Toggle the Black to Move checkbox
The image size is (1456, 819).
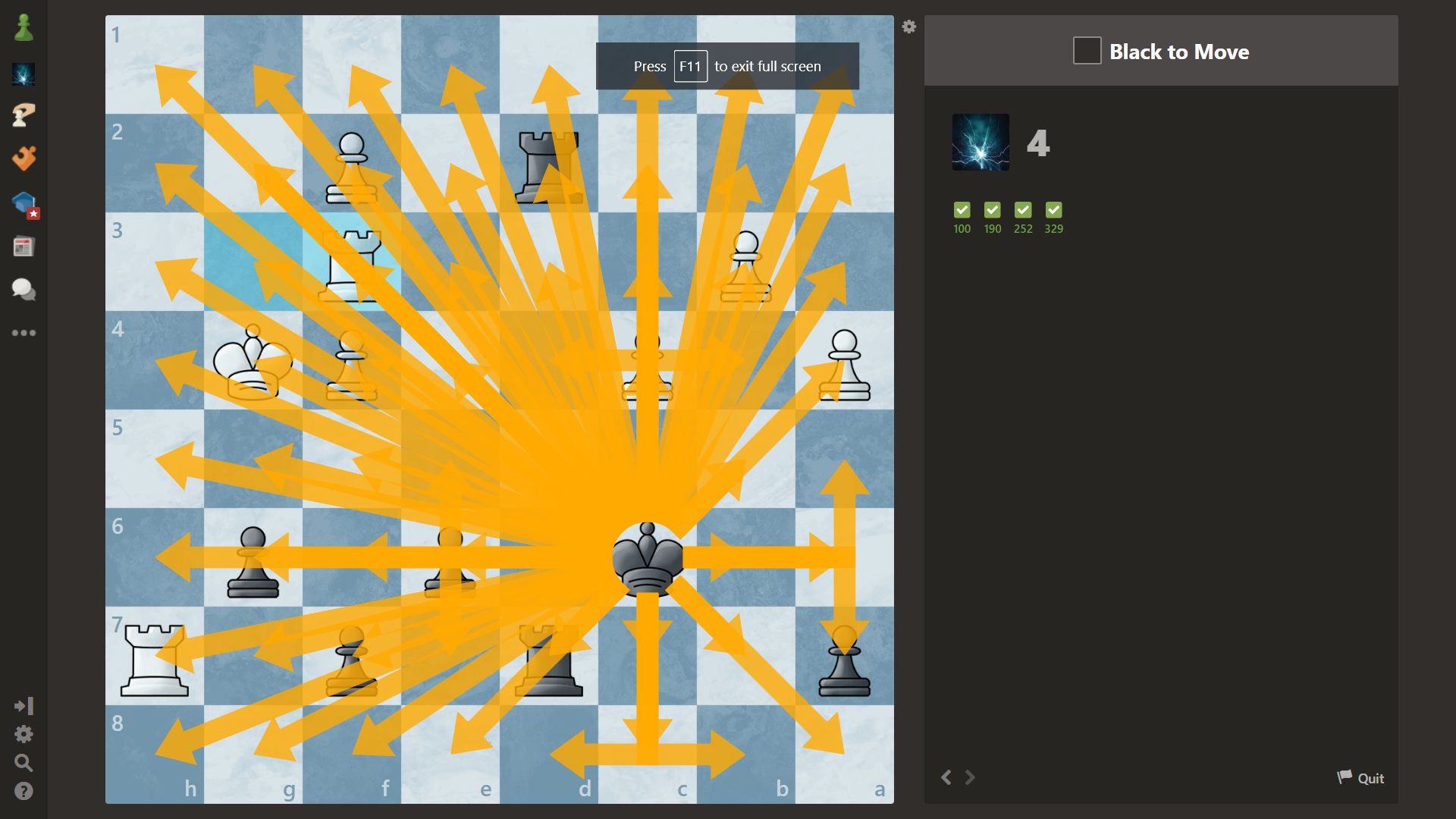tap(1086, 50)
